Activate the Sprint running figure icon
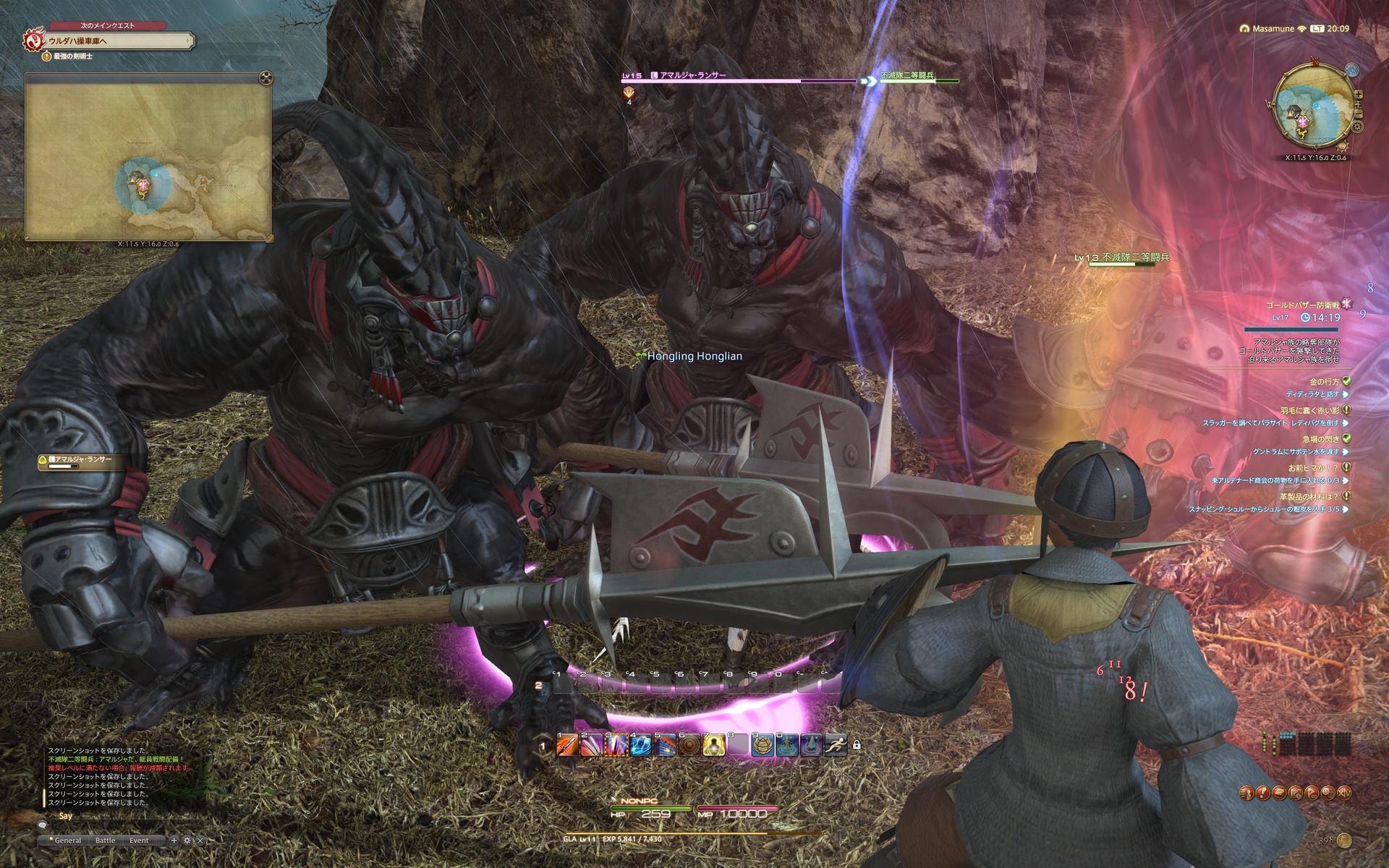 836,745
